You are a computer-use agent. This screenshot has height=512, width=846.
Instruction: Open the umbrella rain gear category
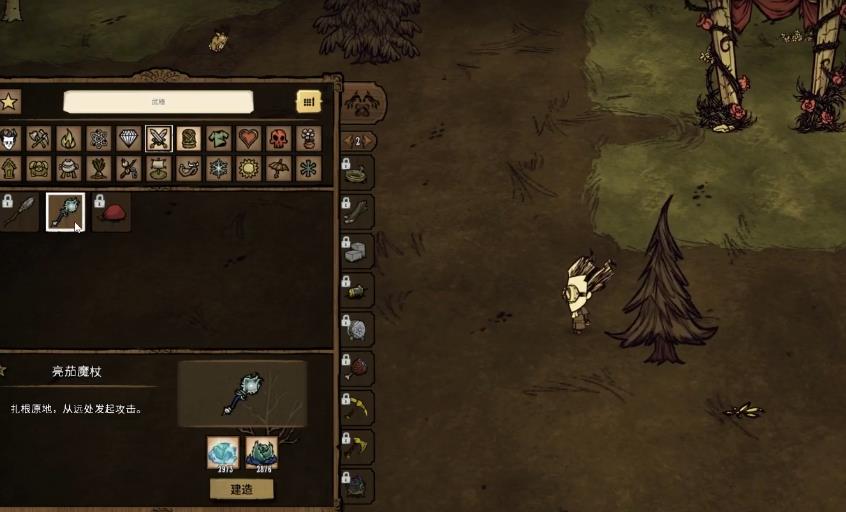pos(278,168)
